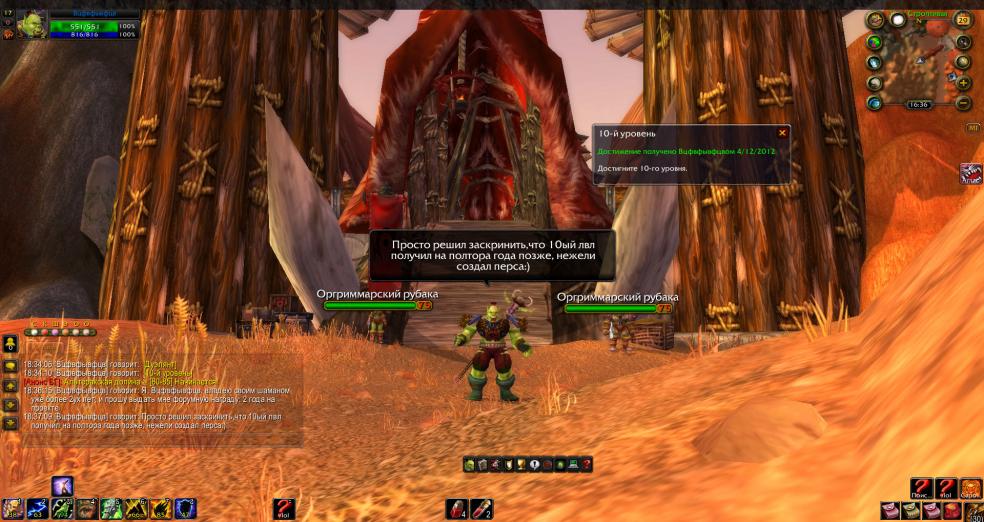Image resolution: width=984 pixels, height=522 pixels.
Task: Open the red question mark help button
Action: pos(586,464)
